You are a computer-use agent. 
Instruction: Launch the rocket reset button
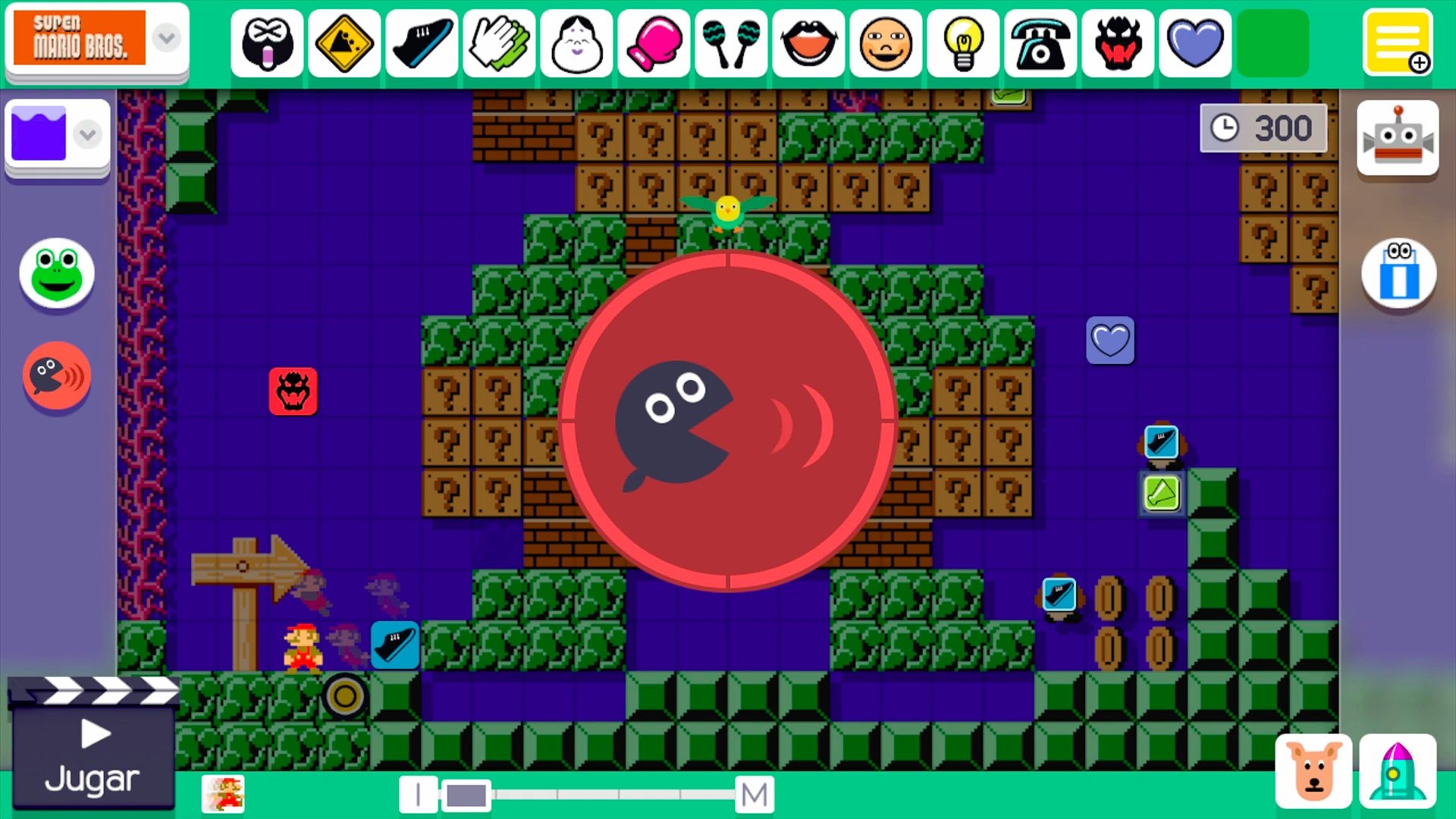pos(1399,770)
